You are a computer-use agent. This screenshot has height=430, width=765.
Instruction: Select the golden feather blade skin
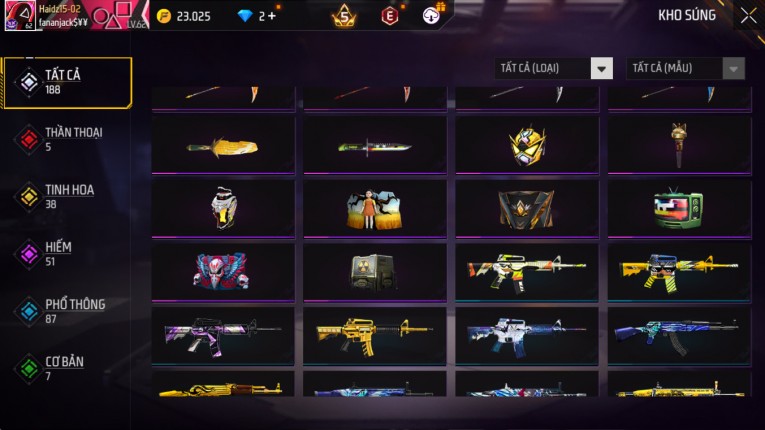point(223,146)
